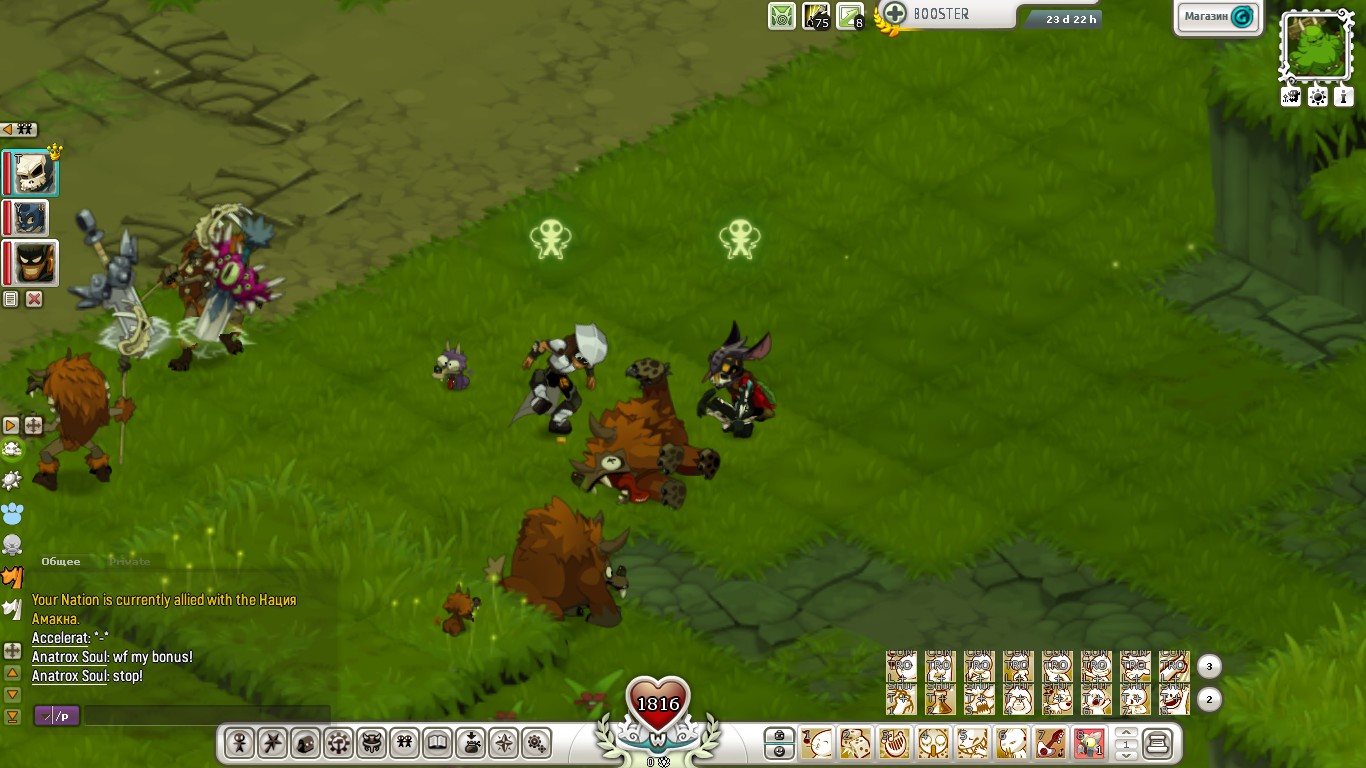Screen dimensions: 1366x768
Task: Collapse the party panel with the back arrow
Action: tap(9, 129)
